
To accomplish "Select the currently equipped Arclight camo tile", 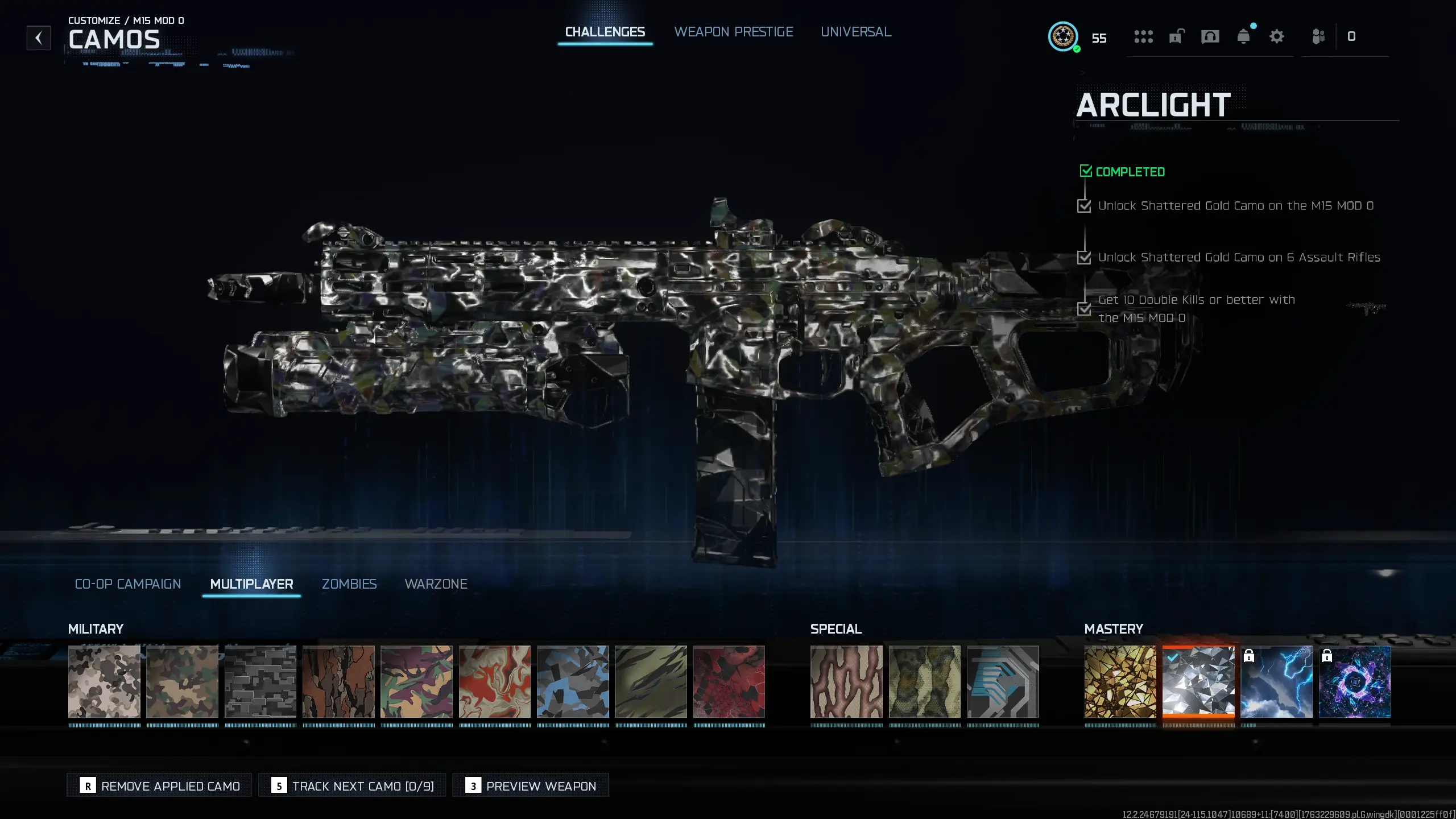I will click(x=1198, y=681).
